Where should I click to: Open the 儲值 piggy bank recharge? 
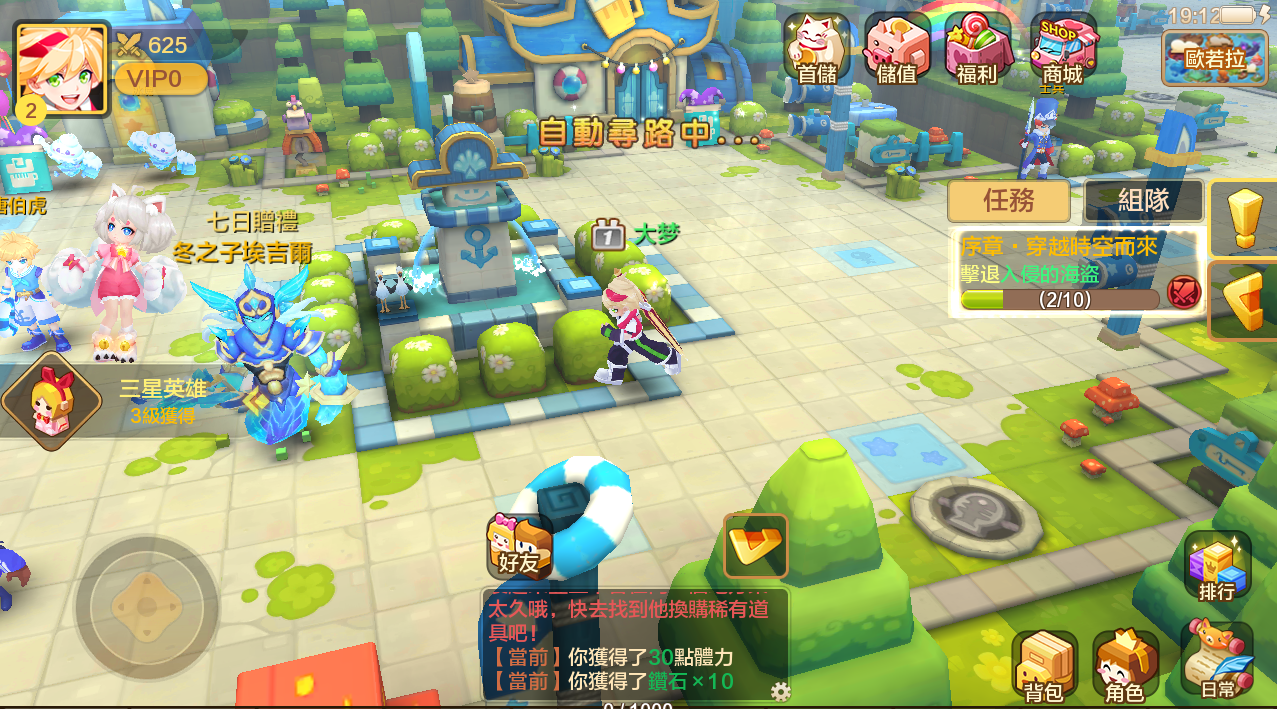(896, 48)
